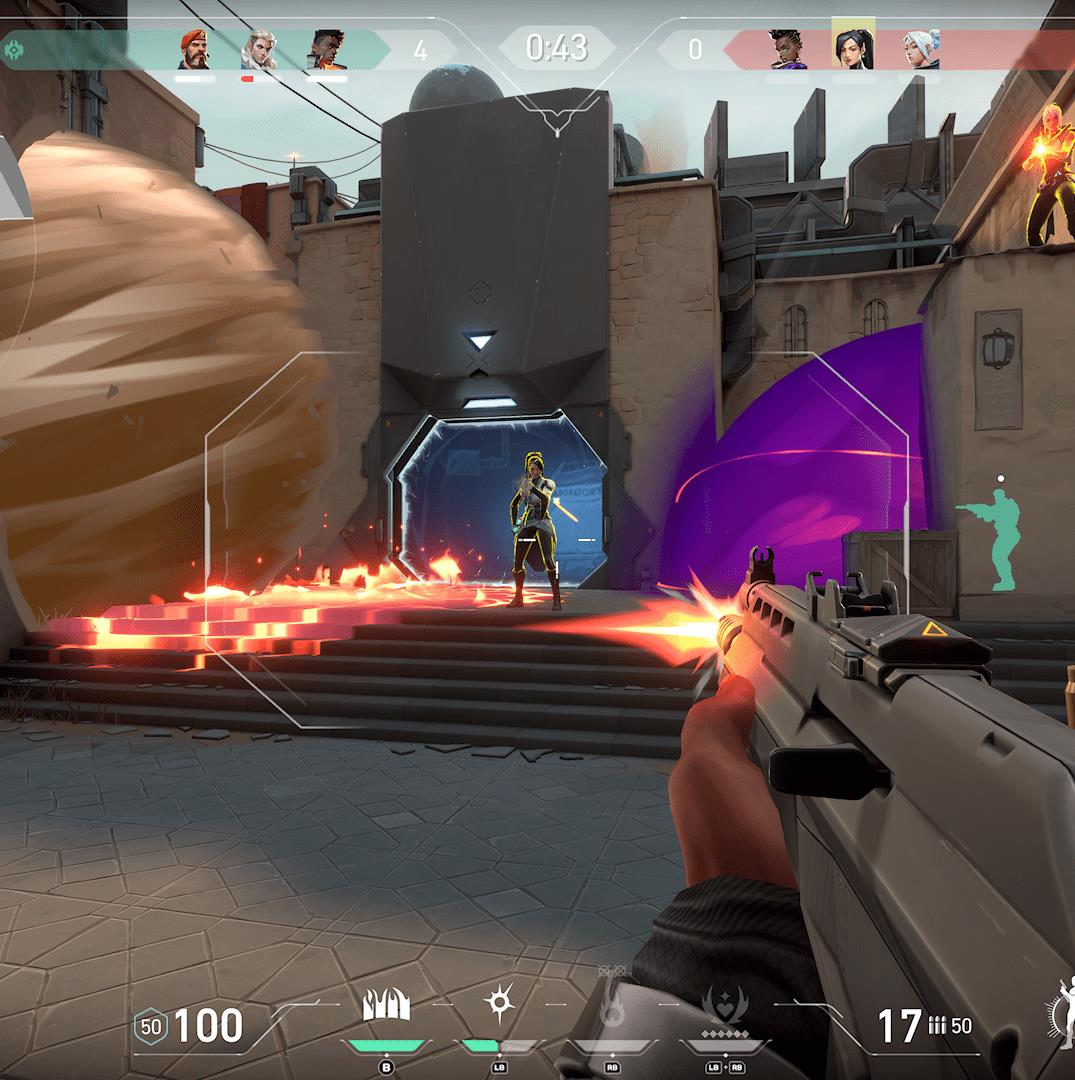
Task: Select the purple-clad enemy agent portrait
Action: tap(788, 49)
